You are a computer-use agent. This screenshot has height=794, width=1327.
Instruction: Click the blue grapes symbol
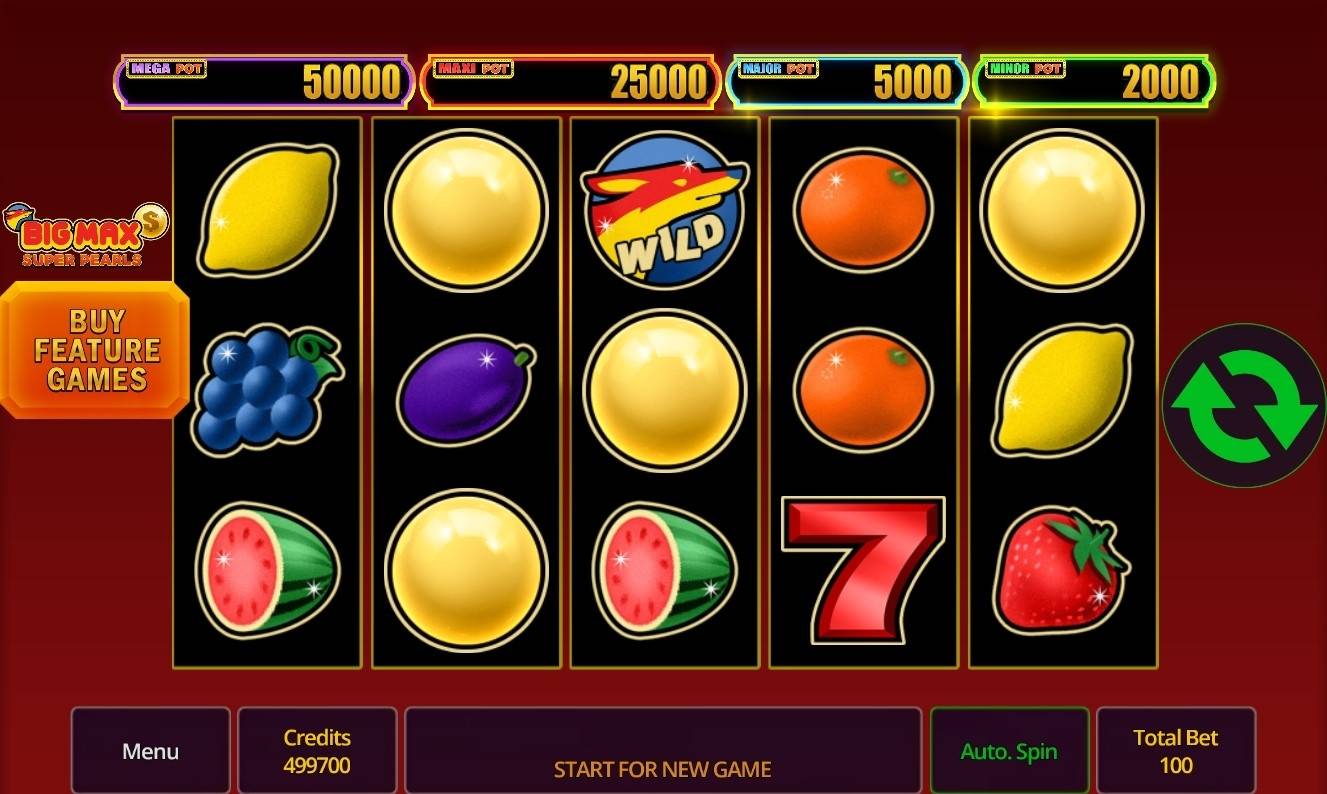267,392
